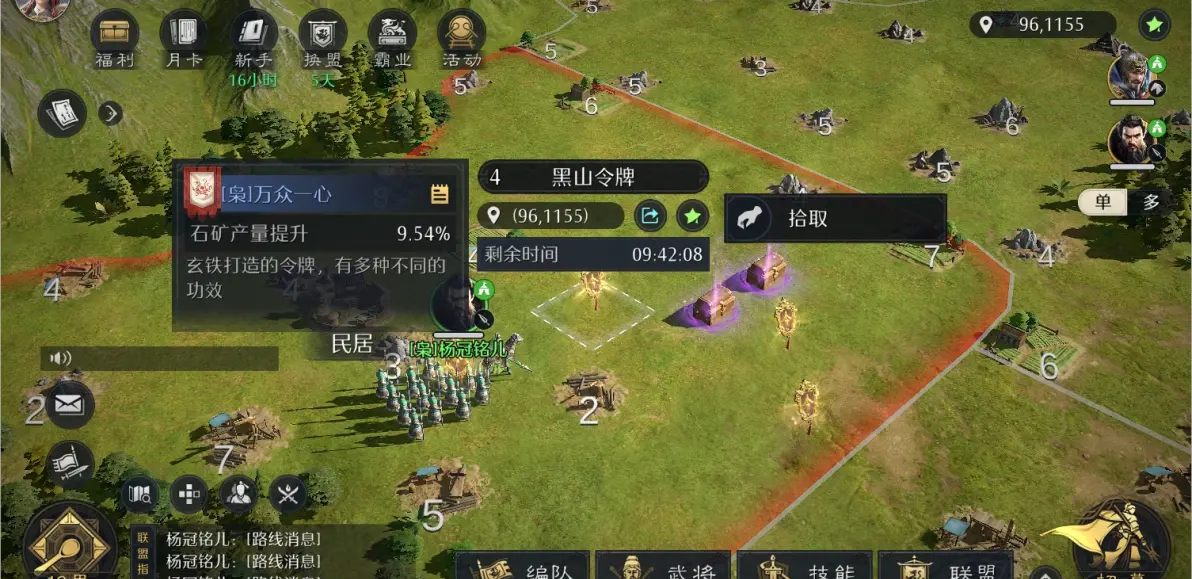The width and height of the screenshot is (1192, 579).
Task: Open the 霸业 conquest menu
Action: pos(392,36)
